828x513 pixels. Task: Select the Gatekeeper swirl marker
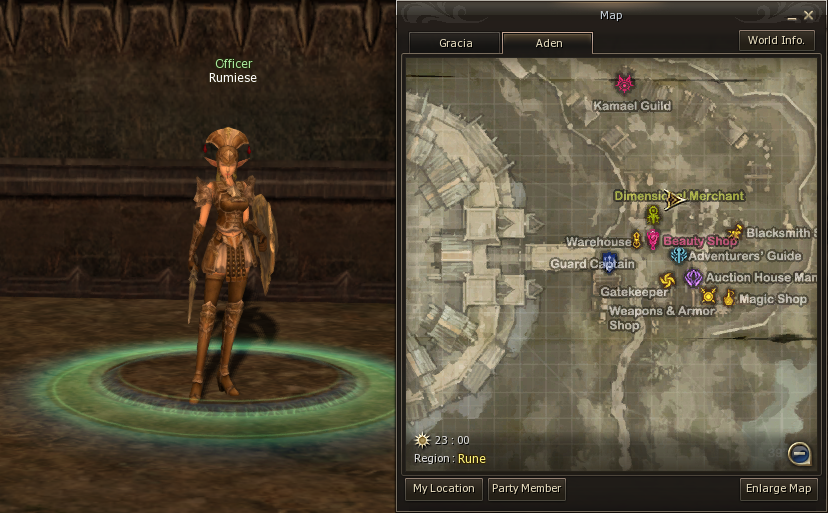(667, 280)
